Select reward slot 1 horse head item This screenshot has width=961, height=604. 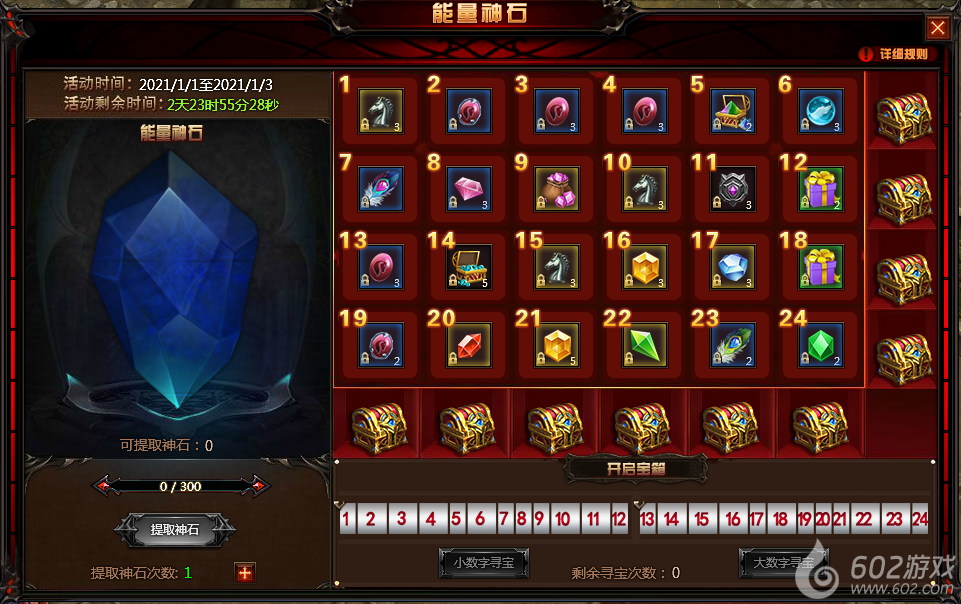[x=381, y=111]
